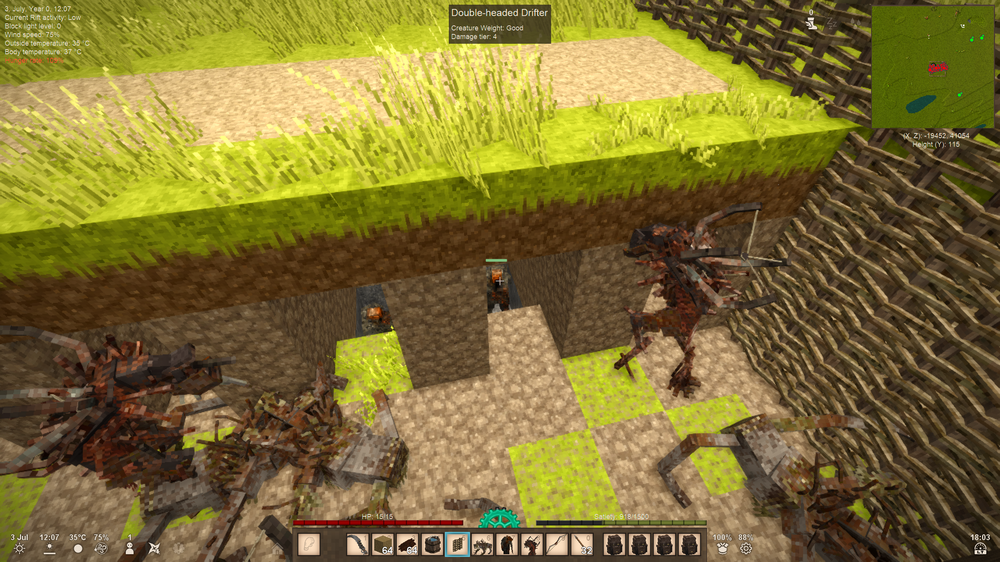Click the shuriken-shaped status icon

point(154,549)
